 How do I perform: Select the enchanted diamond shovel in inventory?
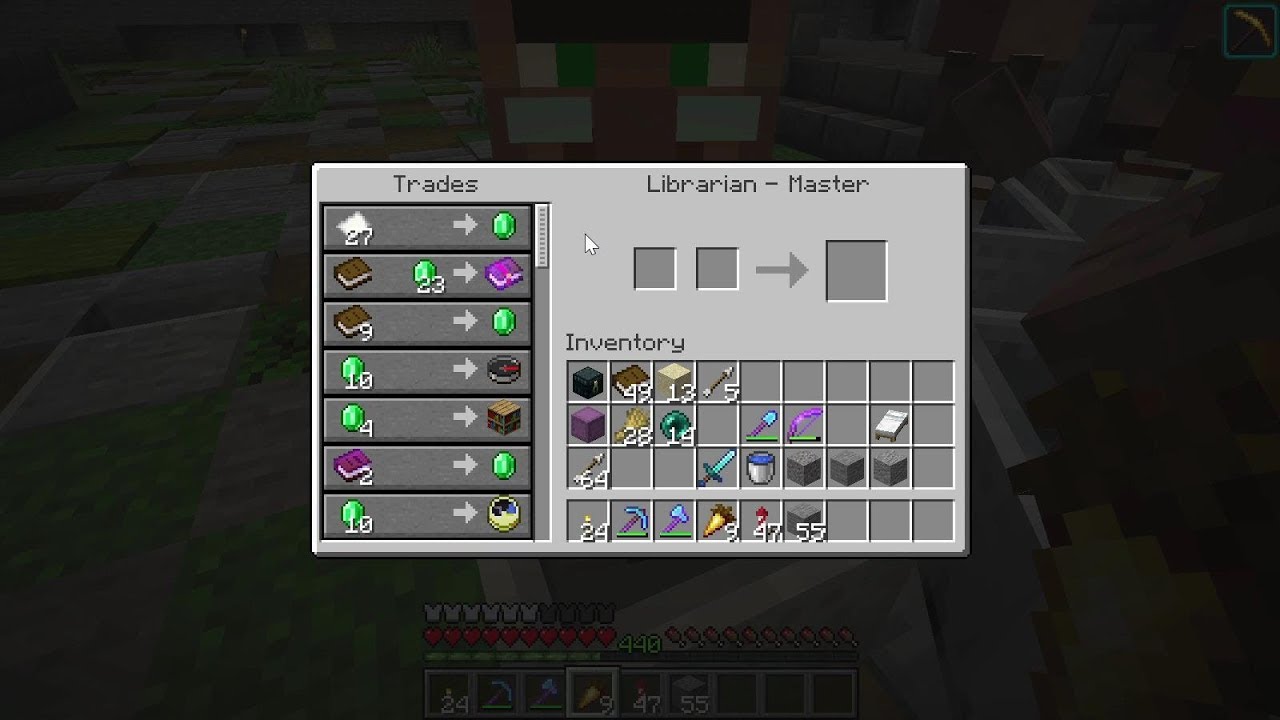tap(760, 424)
